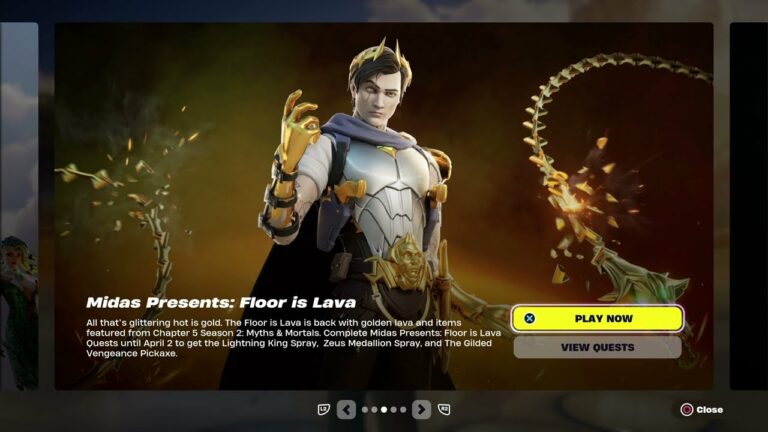This screenshot has width=768, height=432.
Task: Advance to the next news slide arrow
Action: pyautogui.click(x=421, y=409)
